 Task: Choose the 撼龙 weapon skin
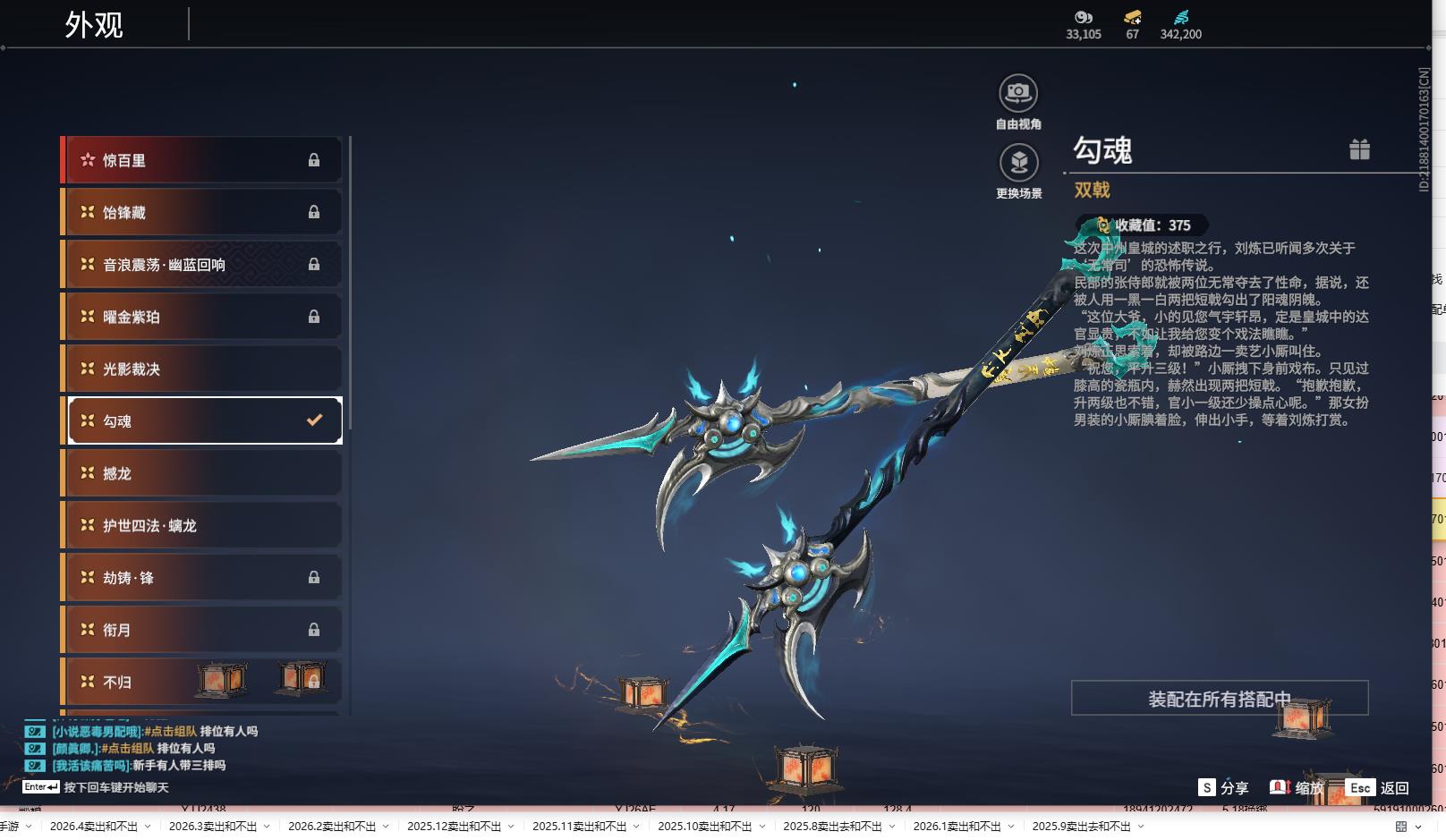(x=201, y=473)
